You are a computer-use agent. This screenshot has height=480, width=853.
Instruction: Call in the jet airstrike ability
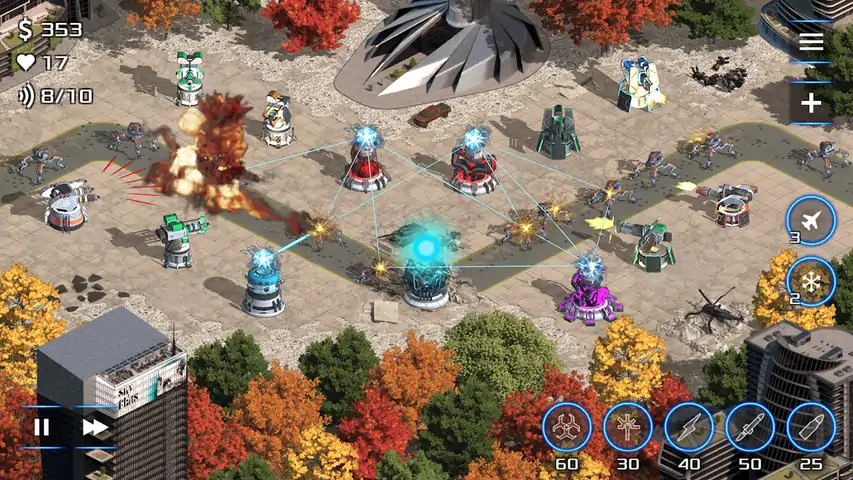click(810, 219)
